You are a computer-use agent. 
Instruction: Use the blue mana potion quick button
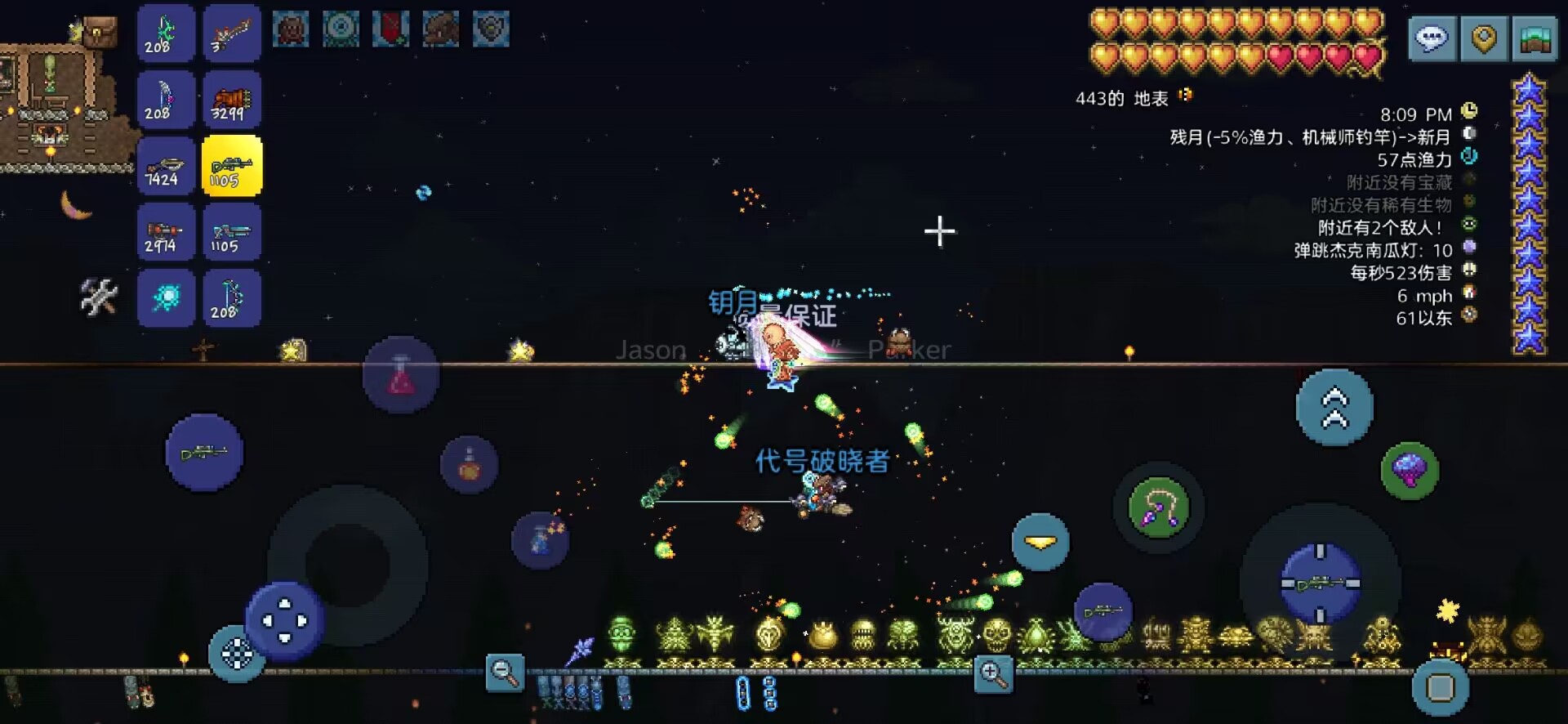point(540,540)
